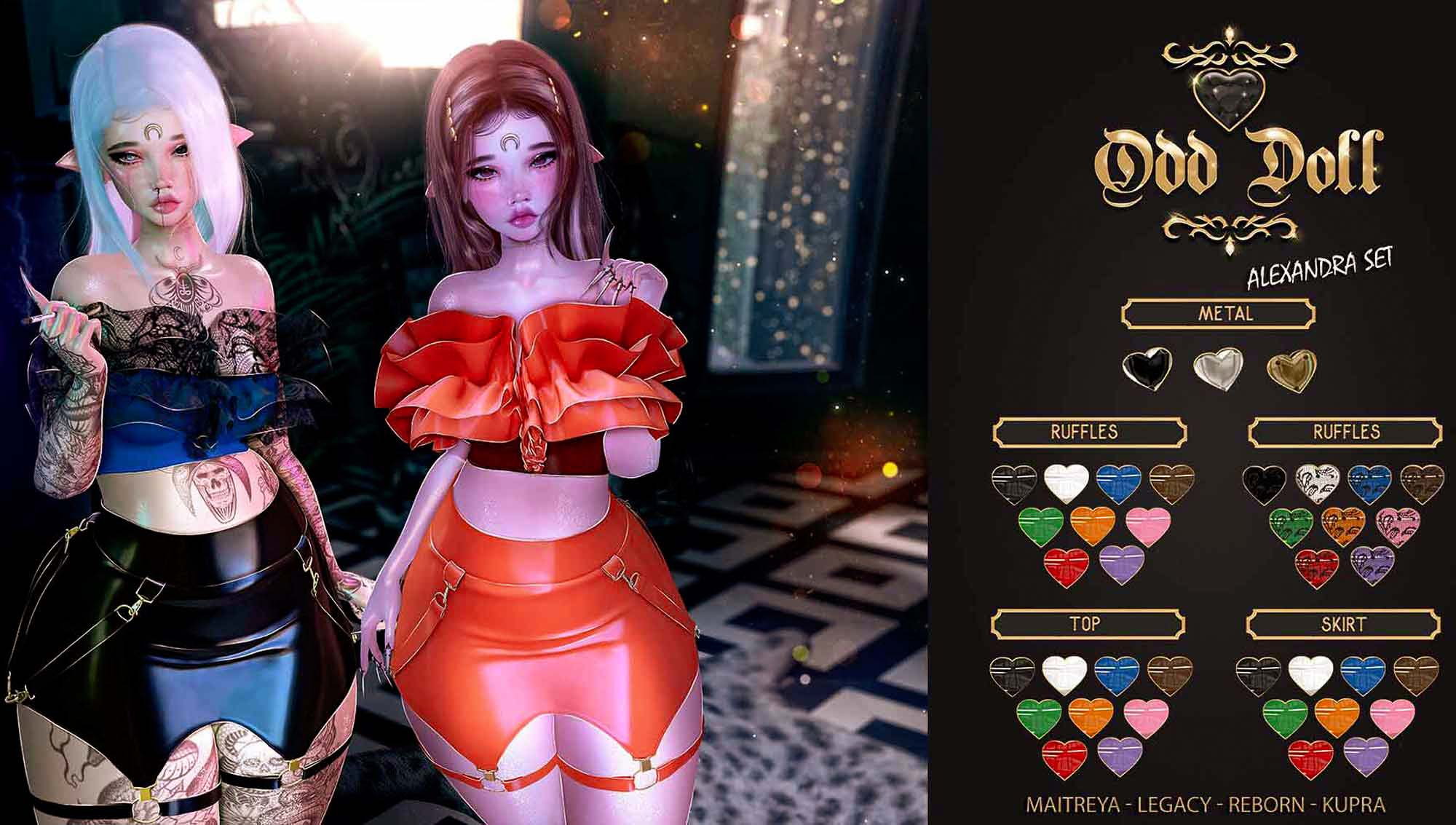
Task: Pick the gold metal heart swatch
Action: tap(1291, 371)
